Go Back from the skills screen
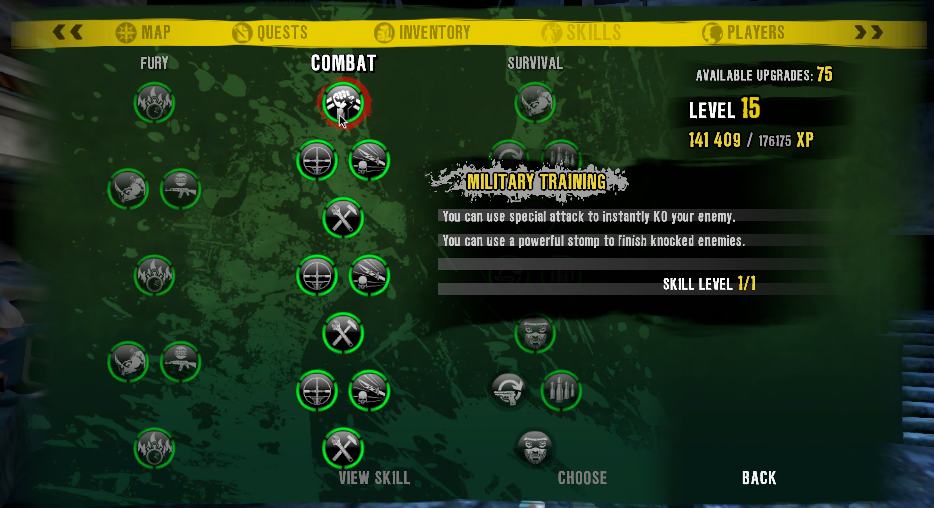The width and height of the screenshot is (934, 508). tap(759, 477)
